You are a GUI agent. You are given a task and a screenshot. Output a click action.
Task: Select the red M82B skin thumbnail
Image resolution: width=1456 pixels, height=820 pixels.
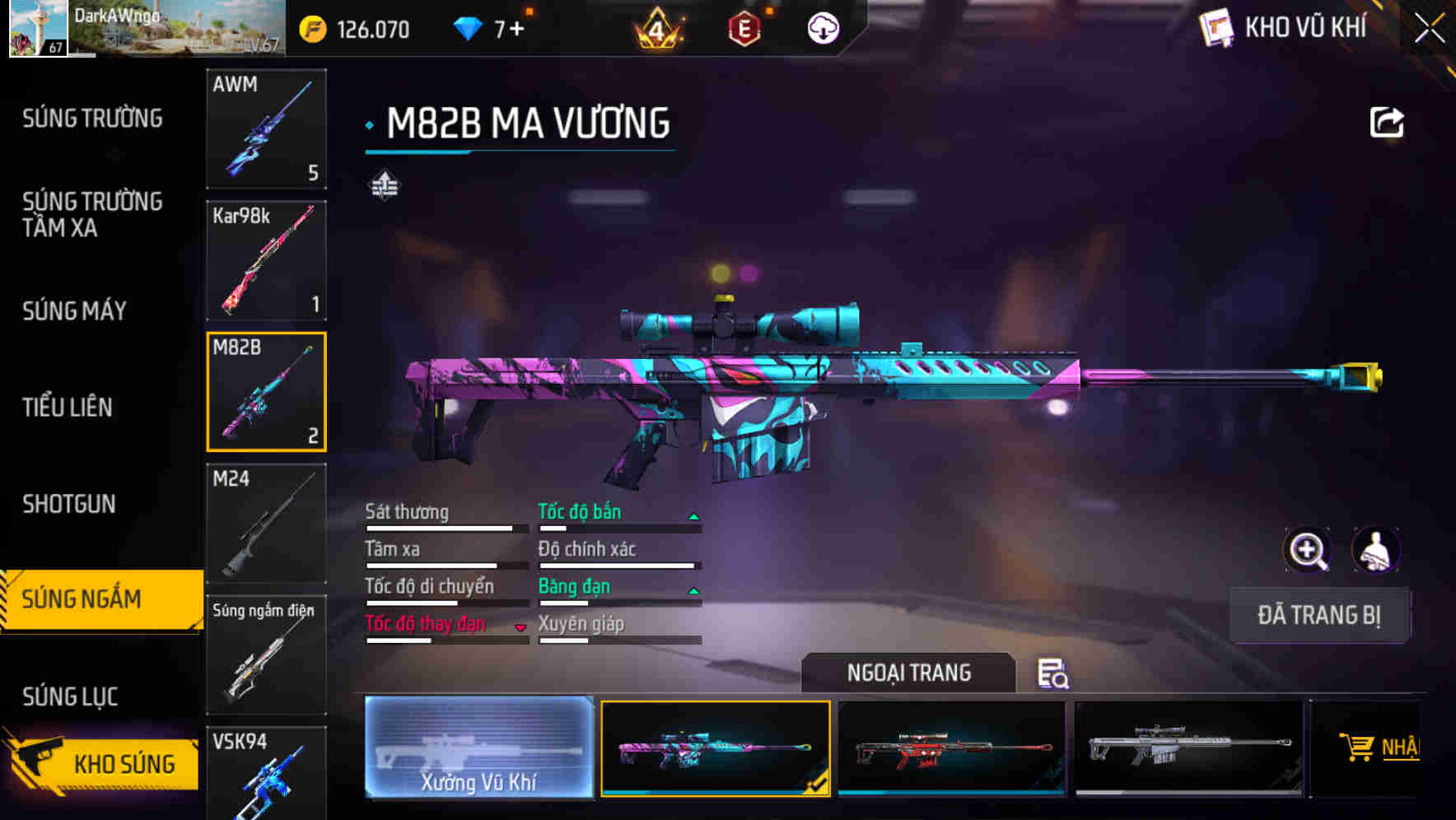(x=951, y=748)
